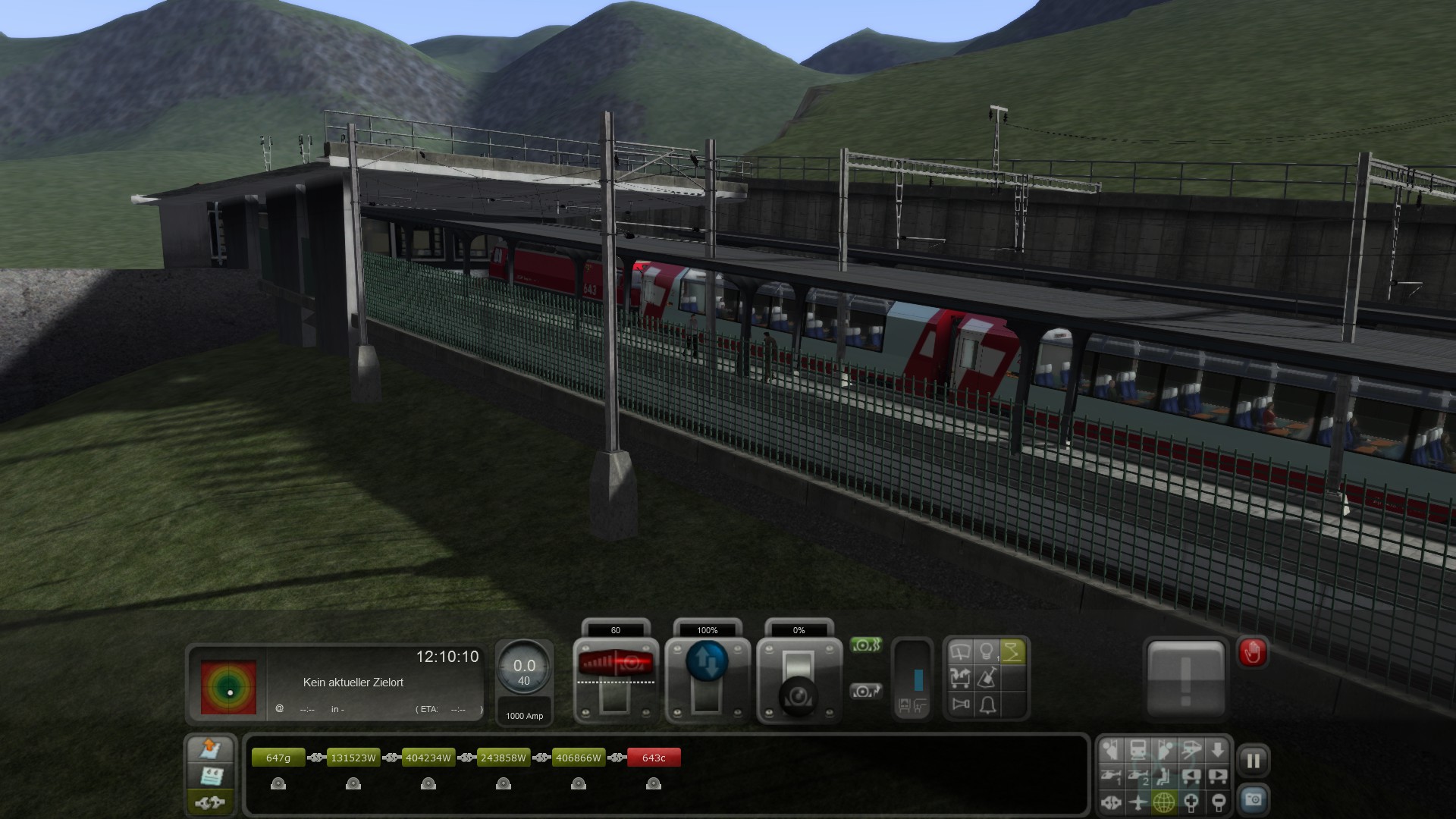This screenshot has width=1456, height=819.
Task: Hit the red emergency brake hand button
Action: (1252, 652)
